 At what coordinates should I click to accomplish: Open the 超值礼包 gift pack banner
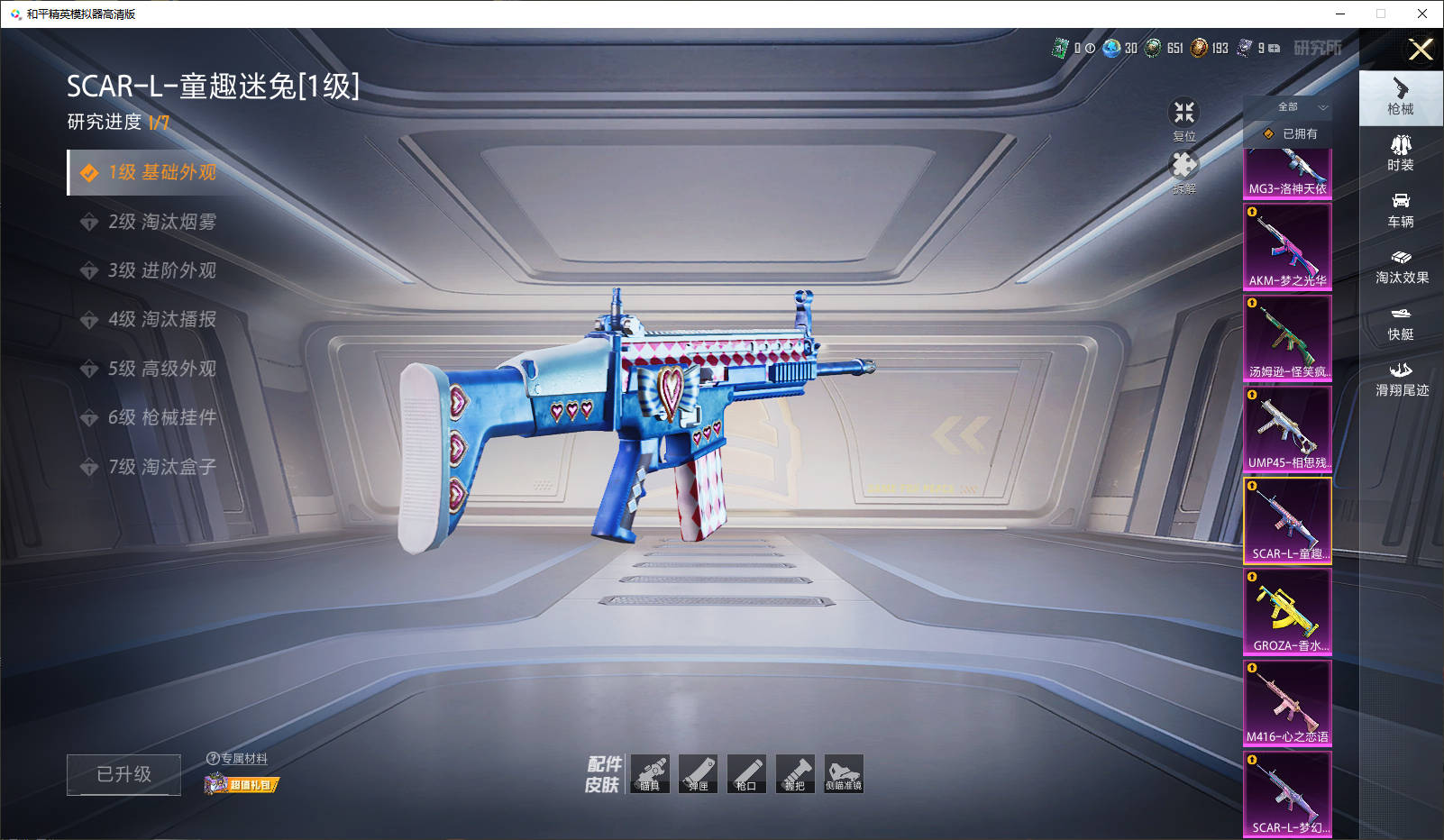coord(242,784)
